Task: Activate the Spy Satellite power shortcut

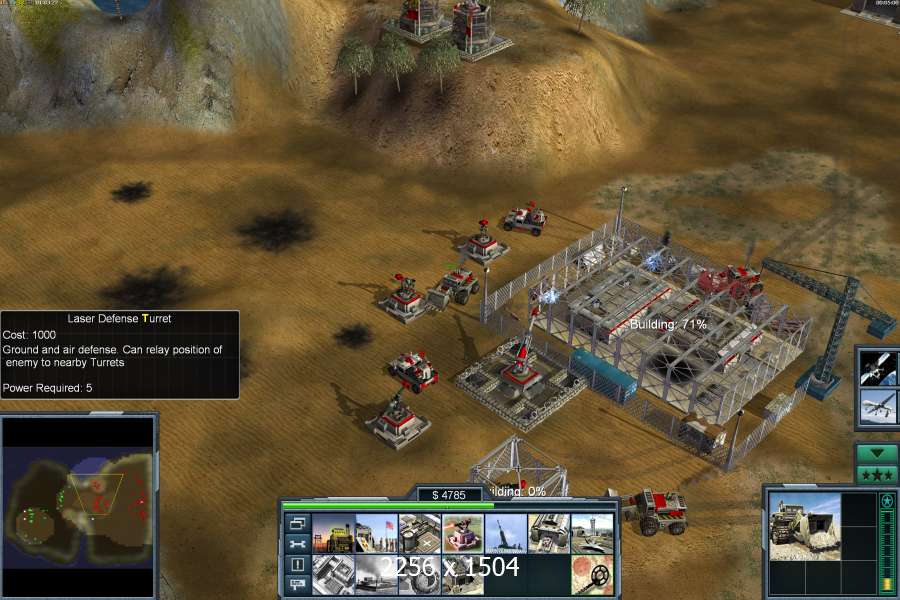Action: 878,367
